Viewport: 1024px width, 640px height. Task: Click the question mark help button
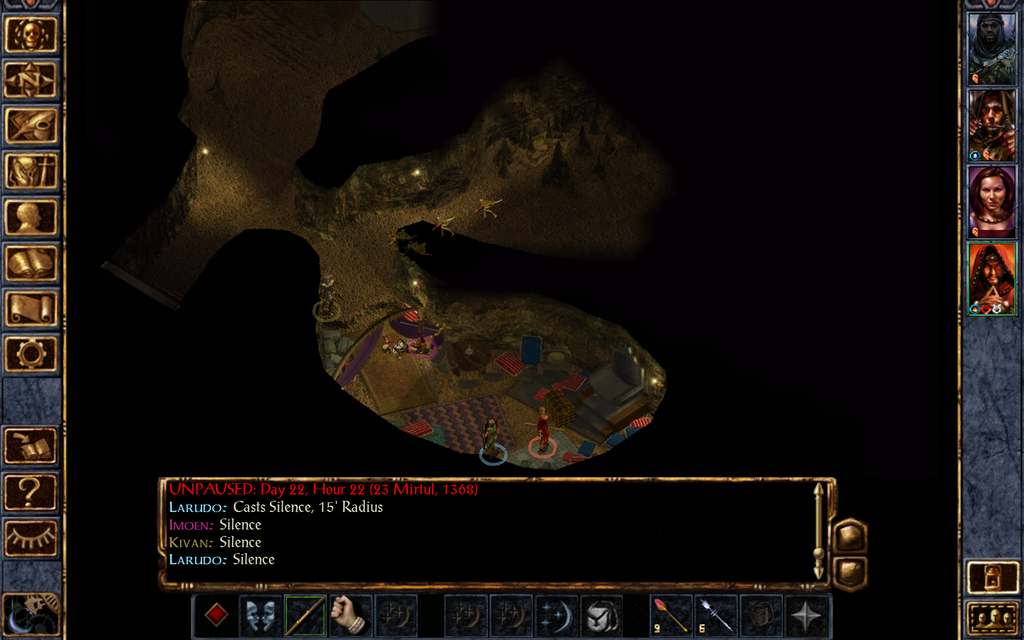tap(31, 491)
